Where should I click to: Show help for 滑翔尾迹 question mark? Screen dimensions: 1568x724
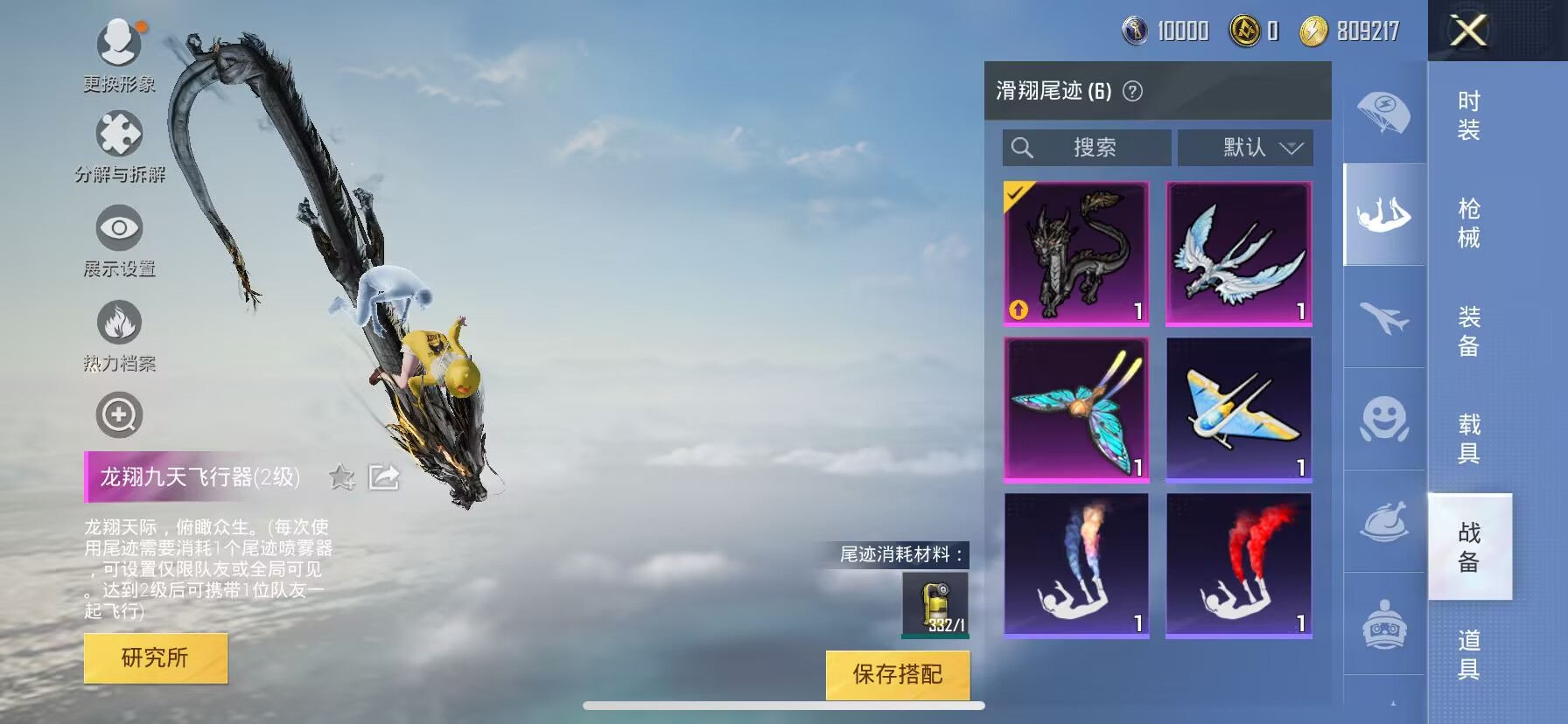(x=1132, y=91)
